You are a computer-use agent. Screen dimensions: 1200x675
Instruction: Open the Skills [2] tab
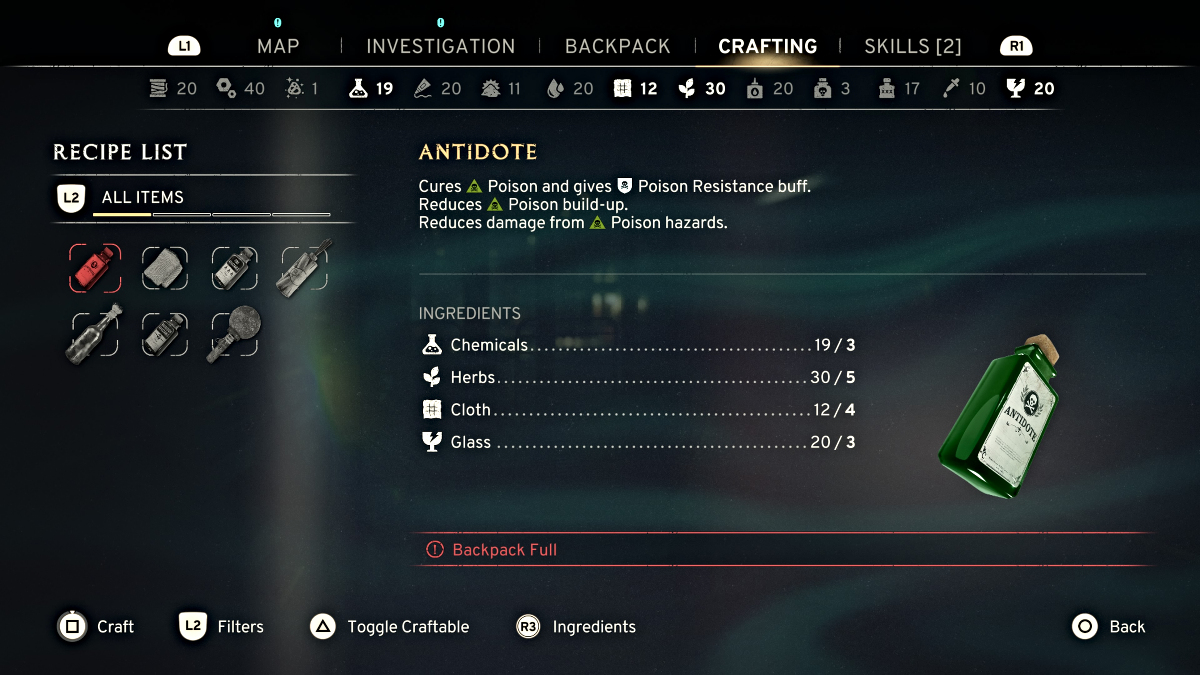(x=912, y=46)
